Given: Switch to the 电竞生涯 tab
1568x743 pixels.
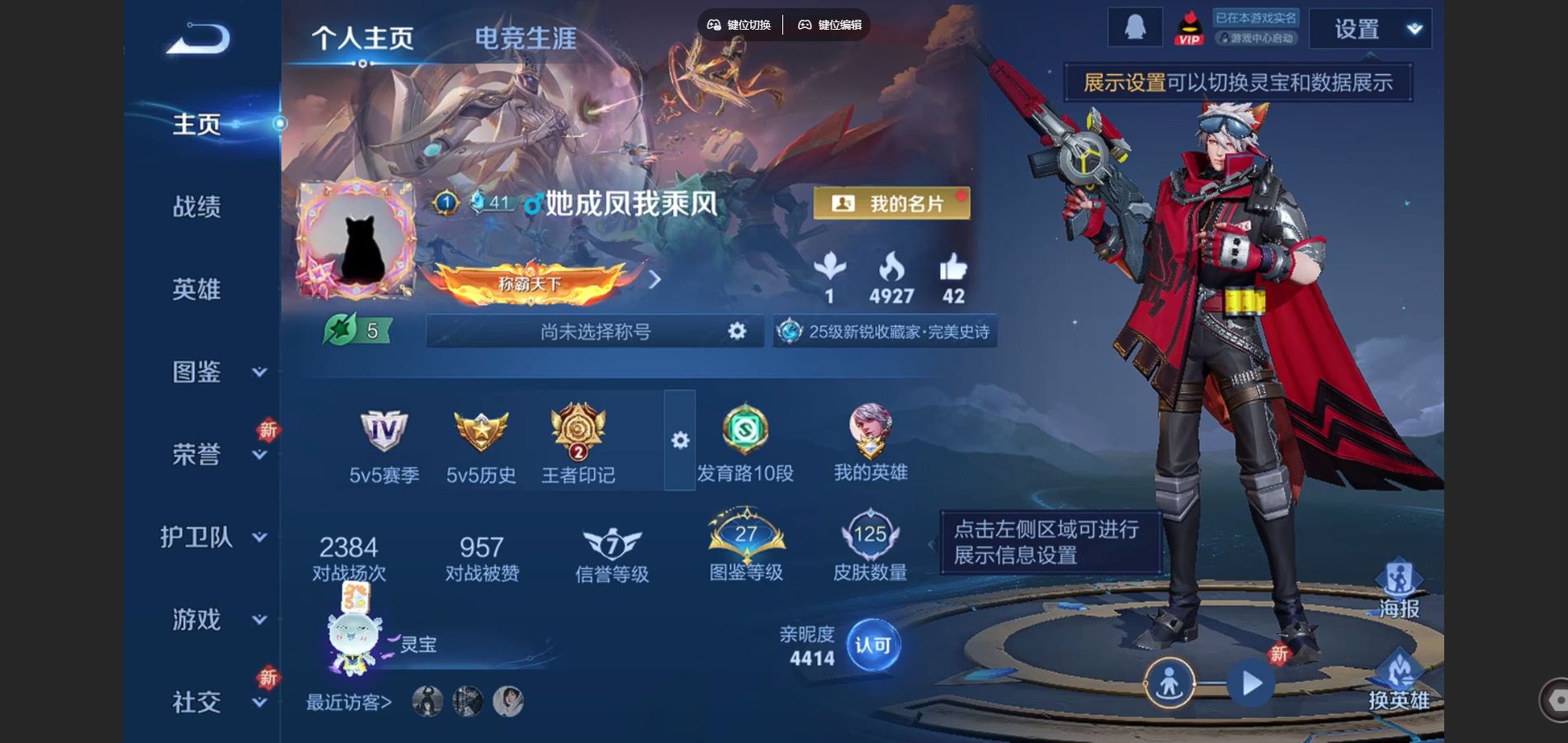Looking at the screenshot, I should click(526, 37).
